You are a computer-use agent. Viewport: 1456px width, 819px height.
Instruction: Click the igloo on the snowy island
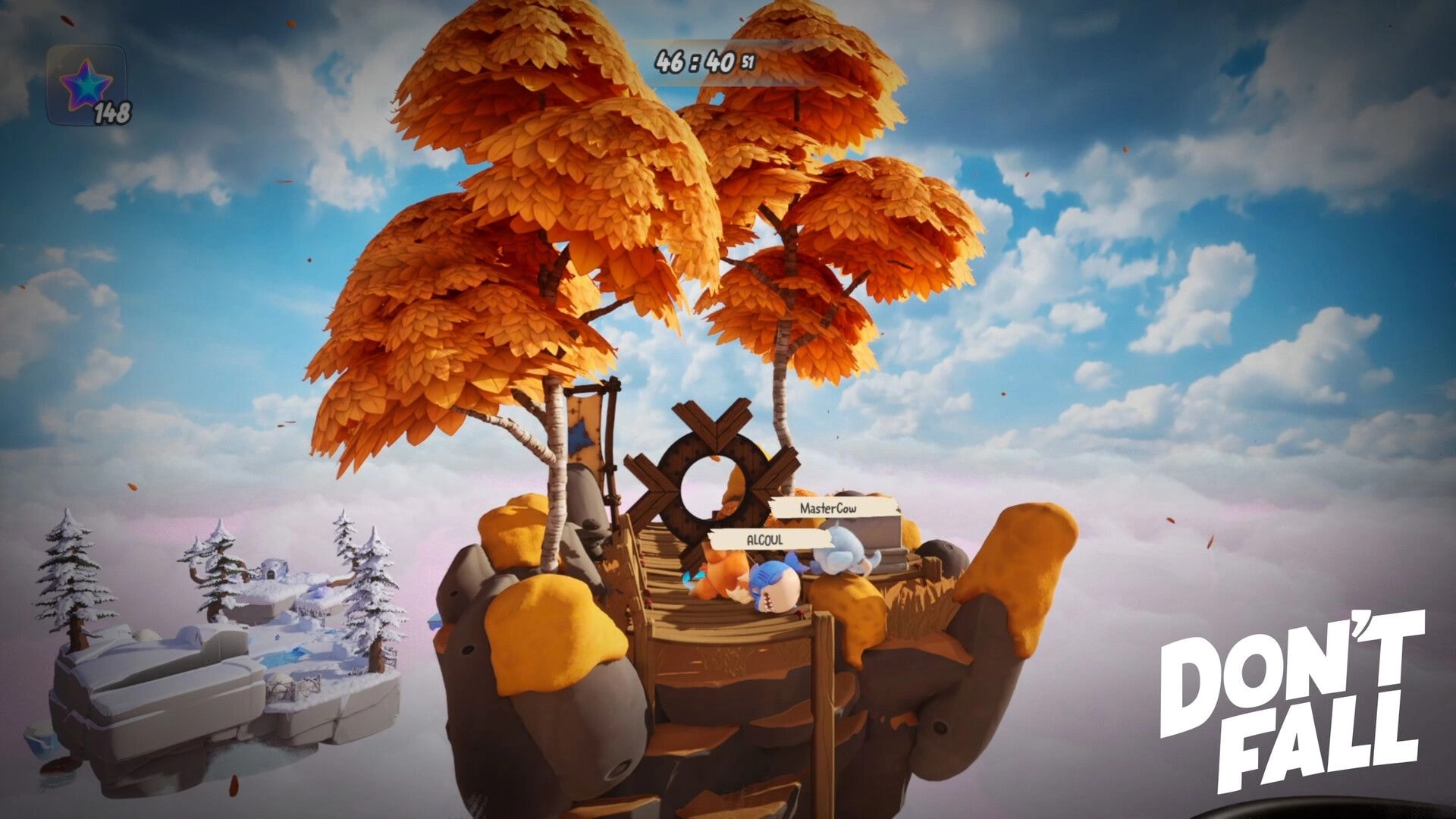click(x=272, y=567)
